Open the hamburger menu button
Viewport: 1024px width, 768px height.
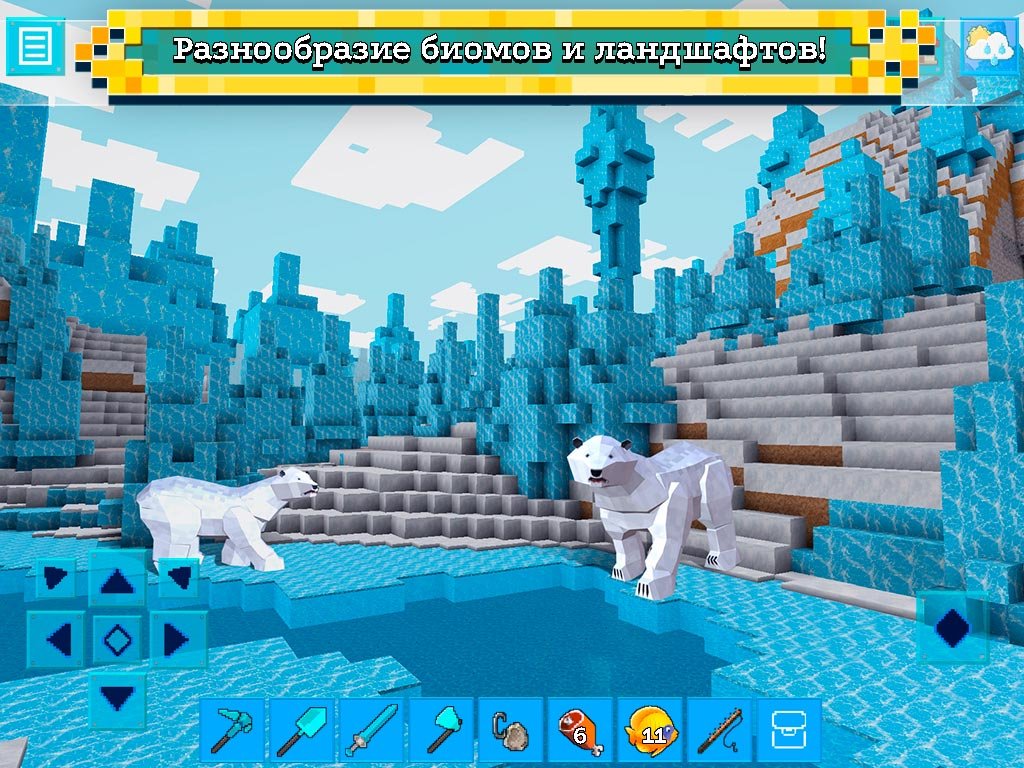[x=35, y=46]
